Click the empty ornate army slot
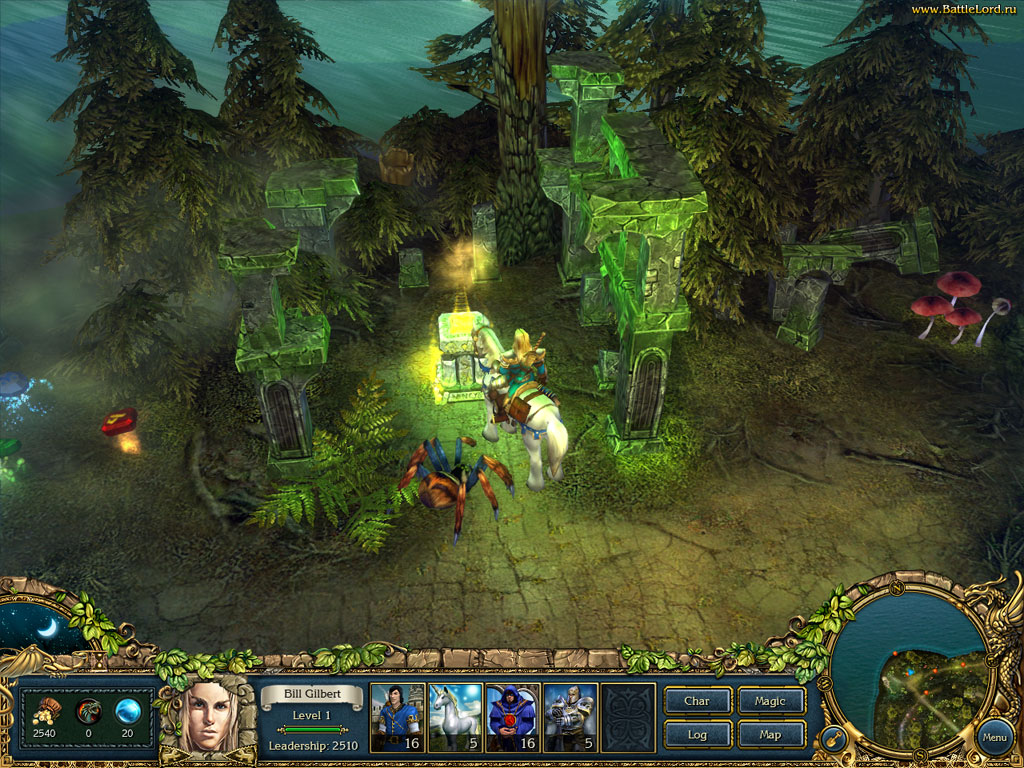1024x768 pixels. (628, 716)
